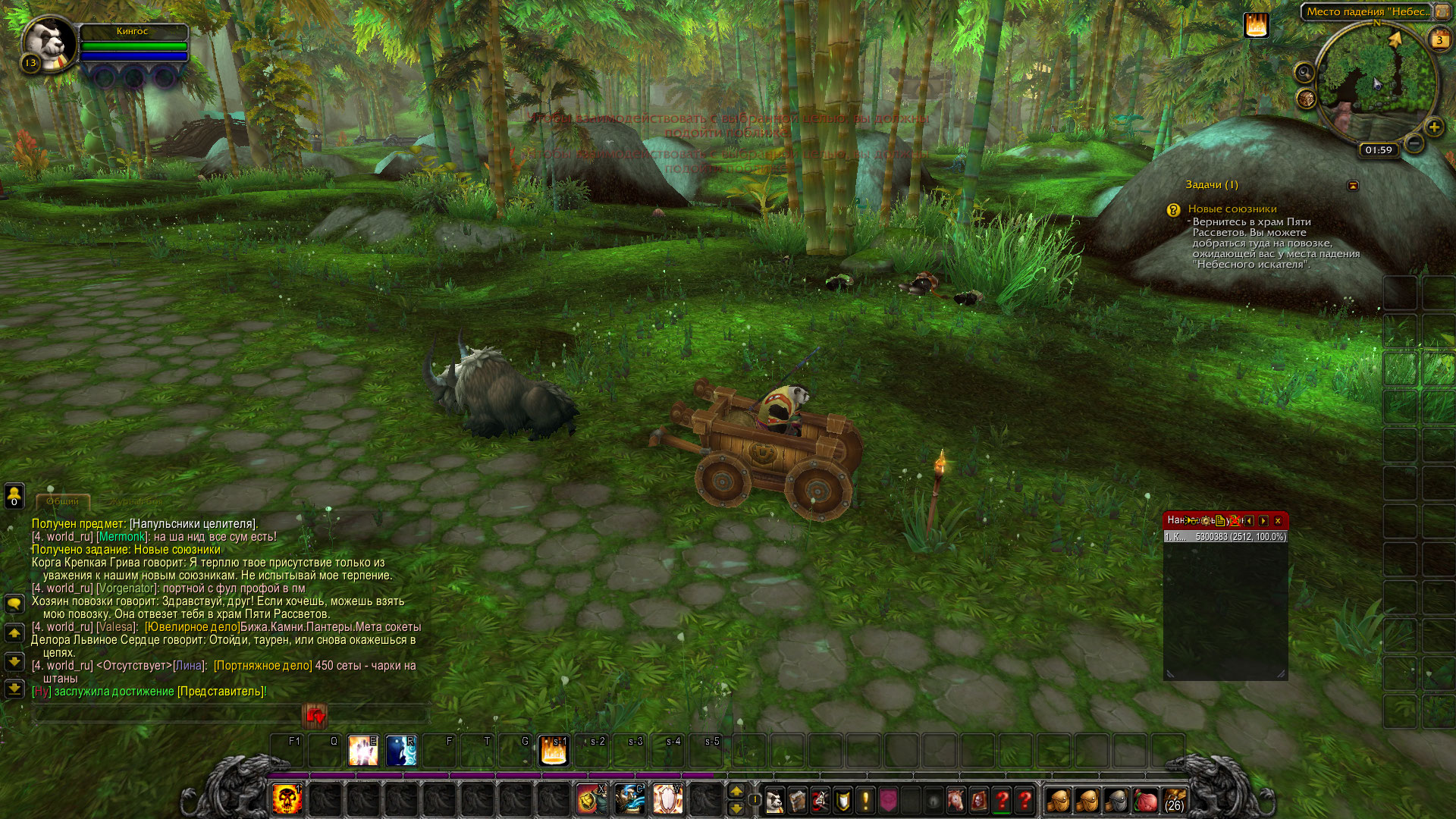The width and height of the screenshot is (1456, 819).
Task: Use the flaming skull ability
Action: click(x=287, y=799)
